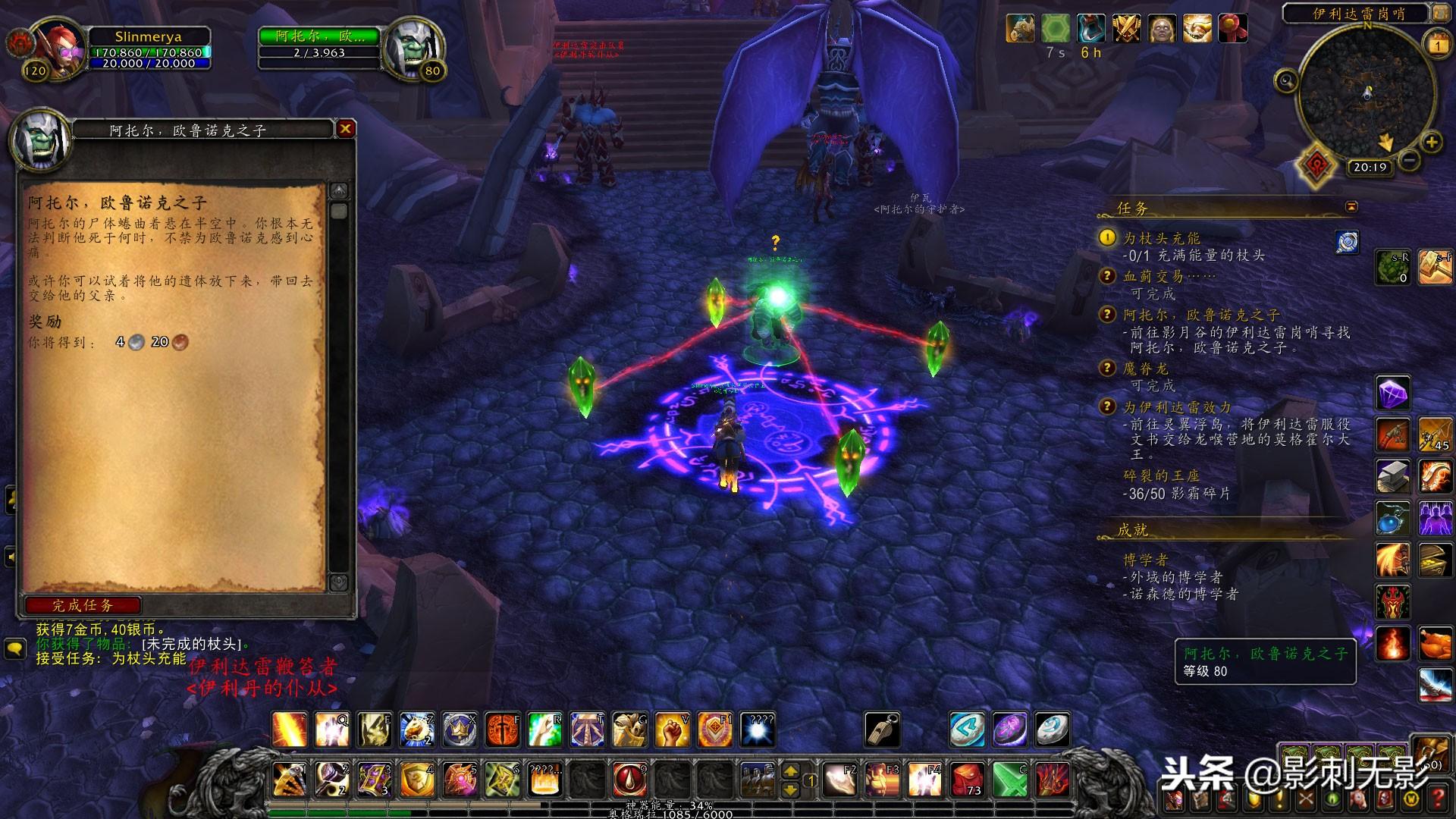Click the purple gem icon on right bar

coord(1392,394)
